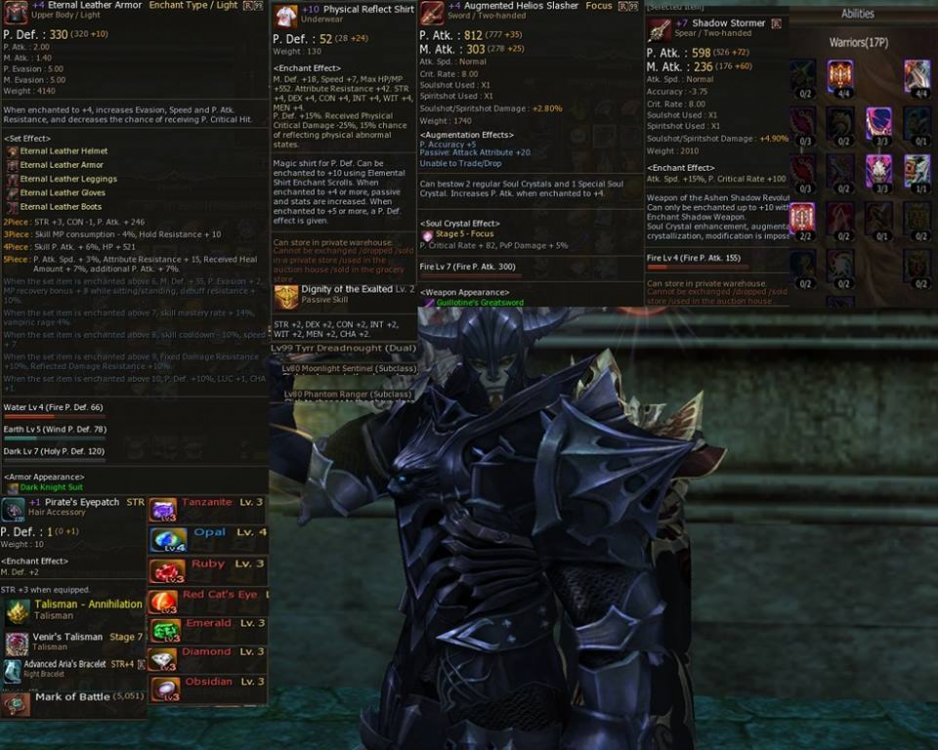The height and width of the screenshot is (750, 938).
Task: Select the Eternal Leather Armor item icon
Action: click(15, 14)
